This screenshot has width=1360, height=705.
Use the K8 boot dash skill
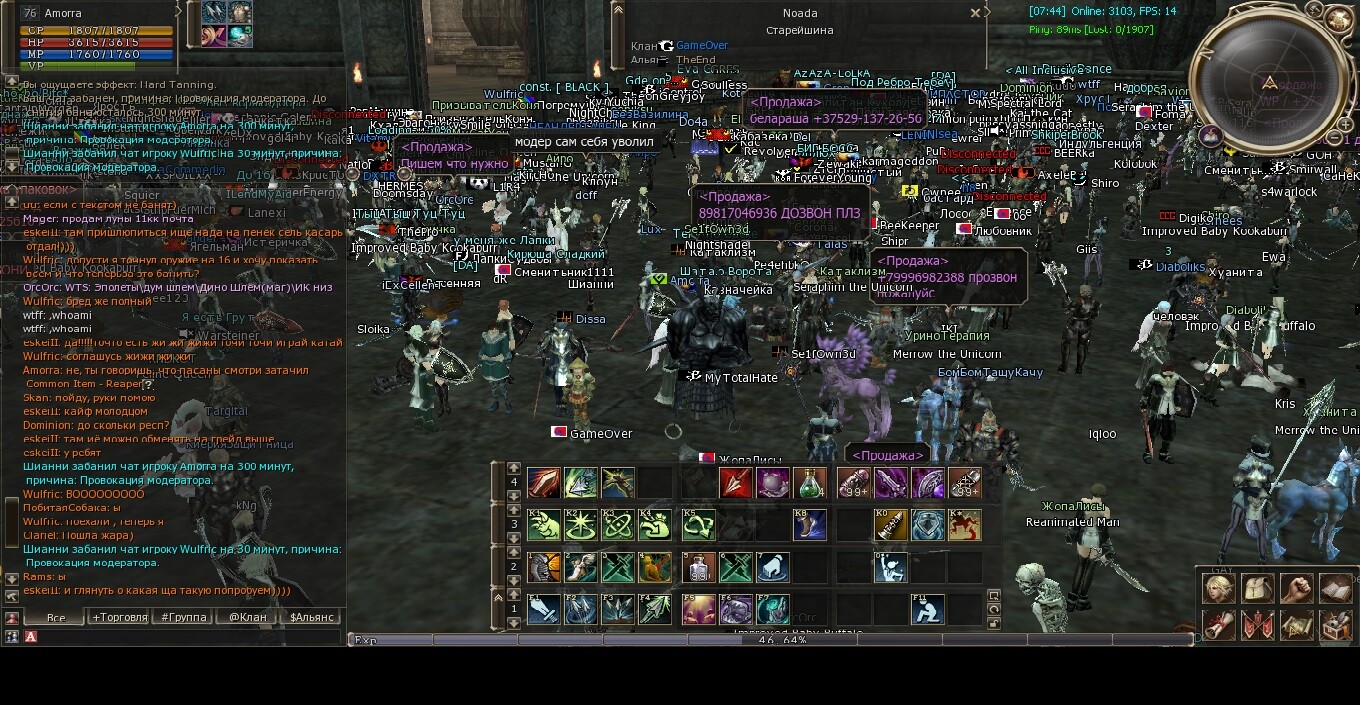811,525
